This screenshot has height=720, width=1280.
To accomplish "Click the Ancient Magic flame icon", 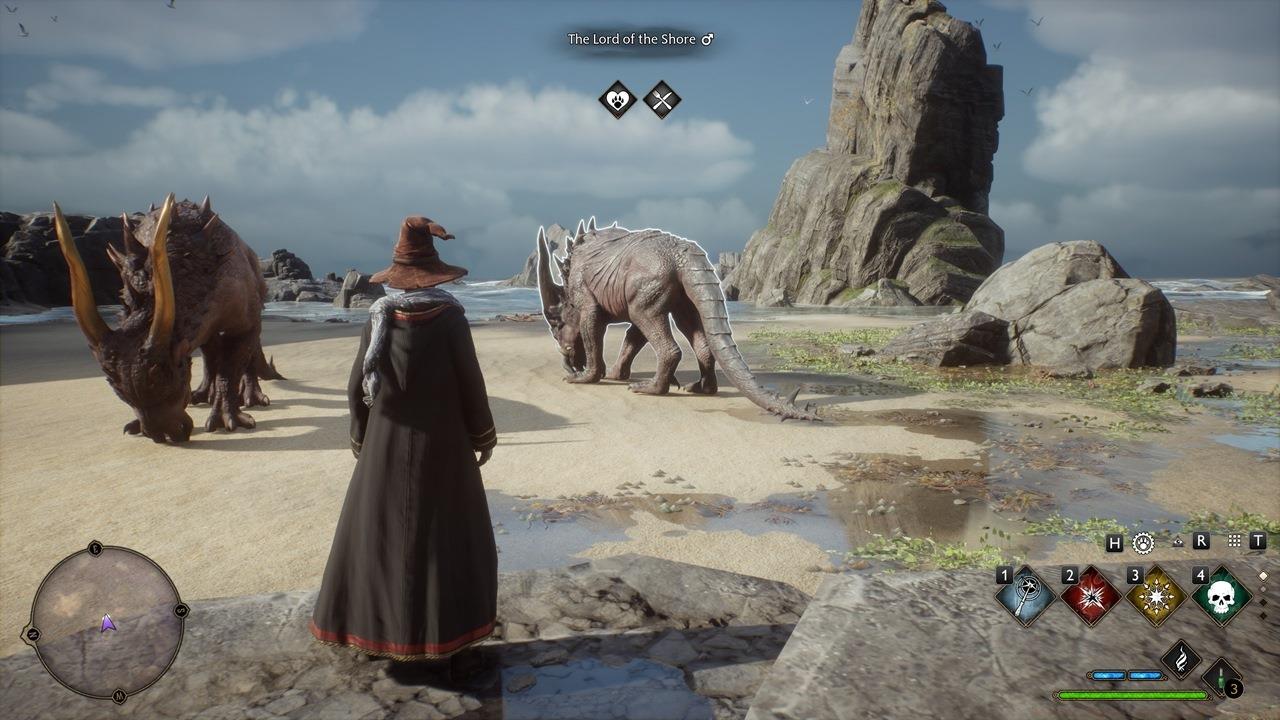I will 1181,659.
